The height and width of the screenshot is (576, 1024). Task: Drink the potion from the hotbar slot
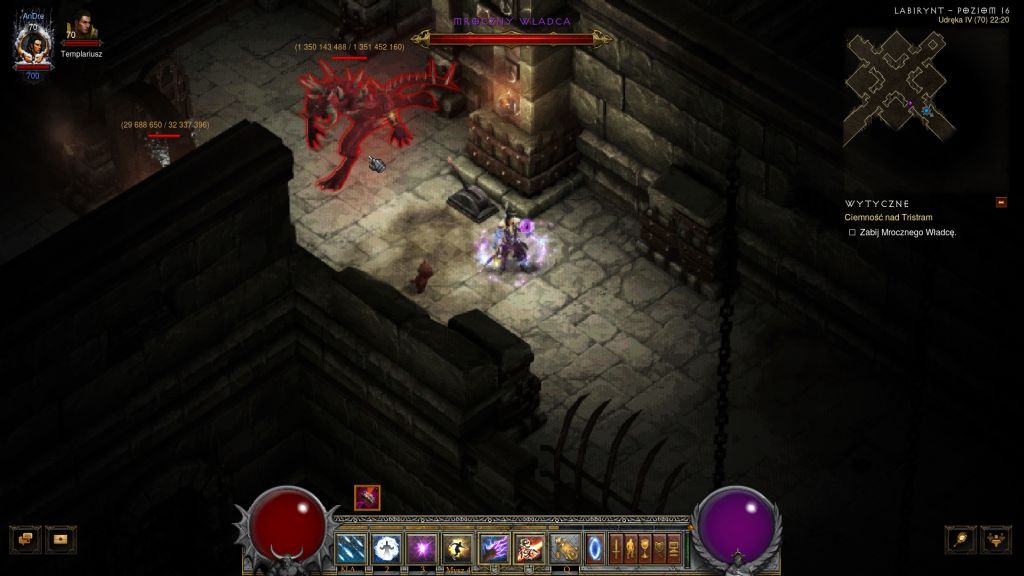click(565, 547)
